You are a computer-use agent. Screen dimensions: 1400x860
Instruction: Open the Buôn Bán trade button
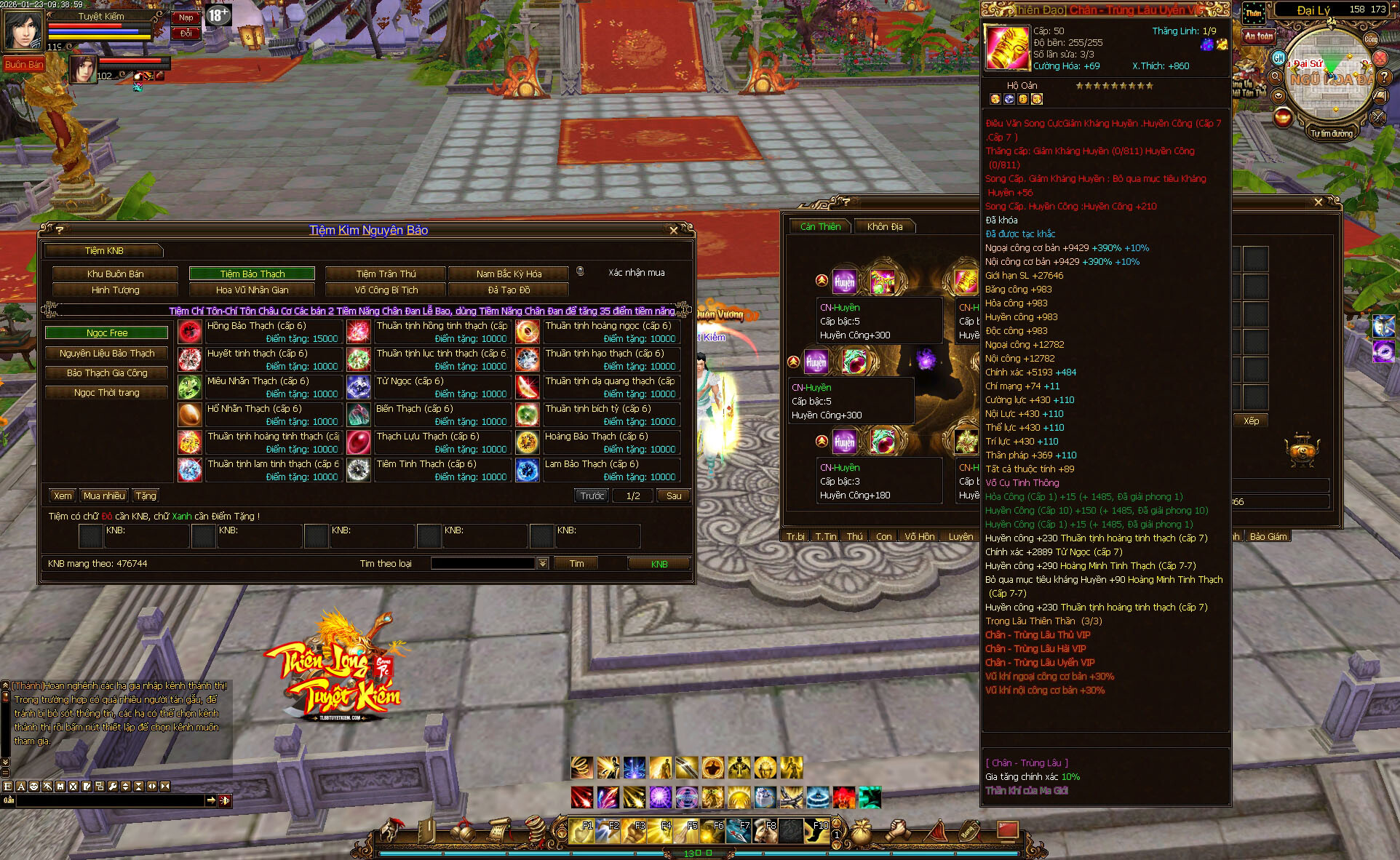[x=24, y=65]
